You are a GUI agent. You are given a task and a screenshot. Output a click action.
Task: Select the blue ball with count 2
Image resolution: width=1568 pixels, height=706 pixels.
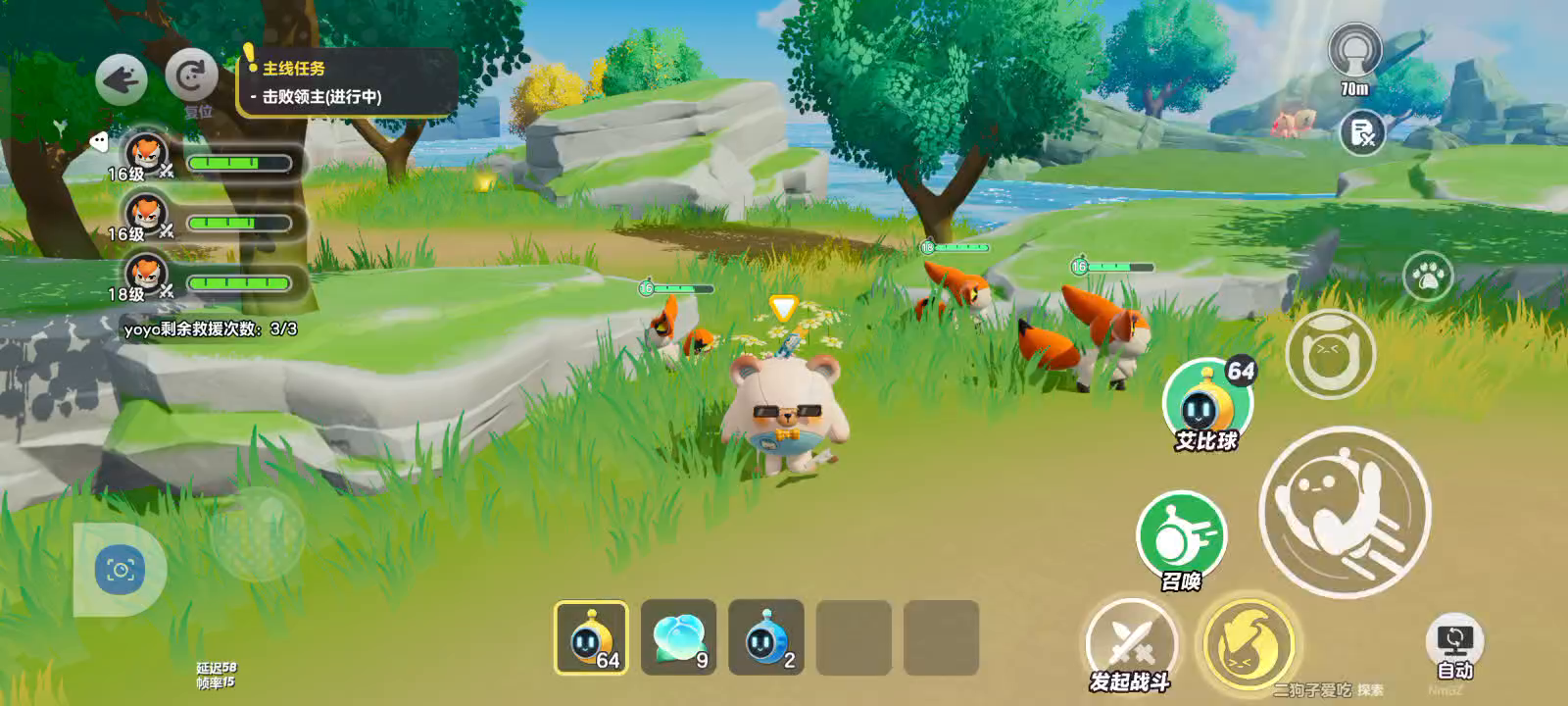click(x=765, y=637)
